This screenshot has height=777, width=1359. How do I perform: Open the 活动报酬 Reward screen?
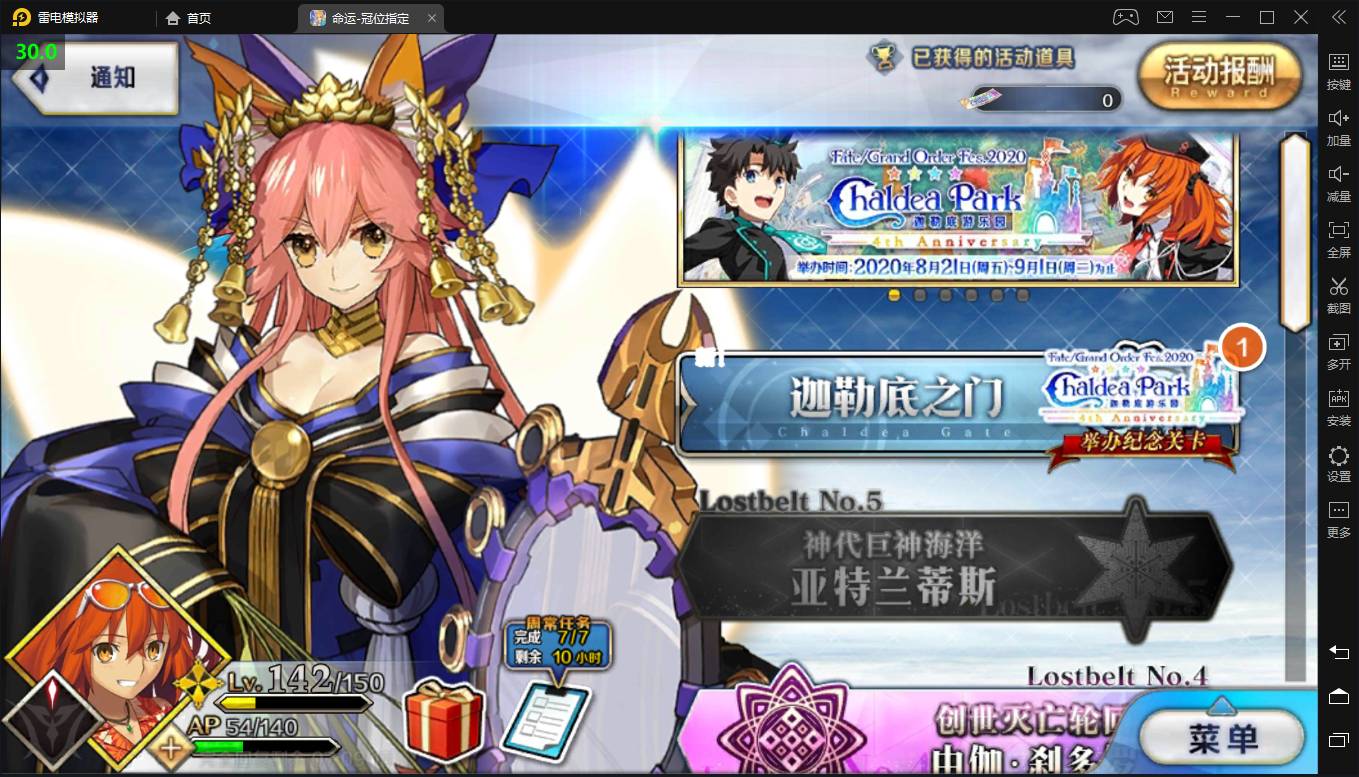[1219, 76]
